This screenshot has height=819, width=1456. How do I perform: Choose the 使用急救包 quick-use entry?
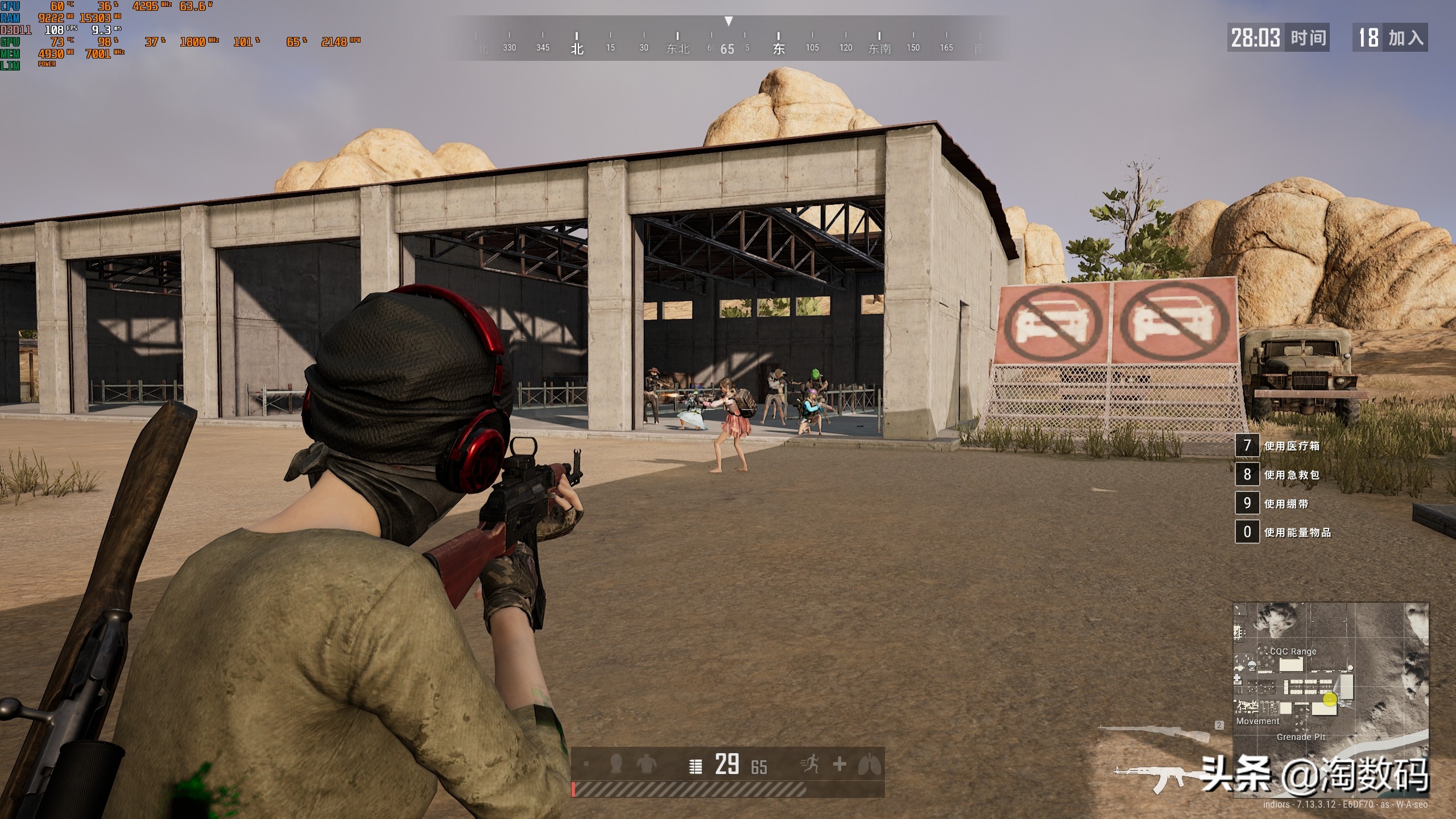(1291, 475)
